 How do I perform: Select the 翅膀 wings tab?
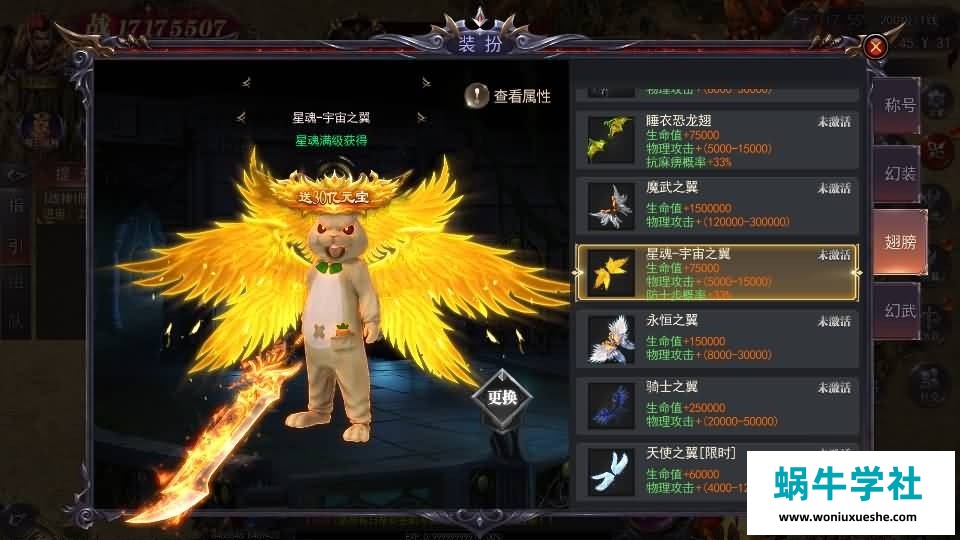(x=899, y=242)
